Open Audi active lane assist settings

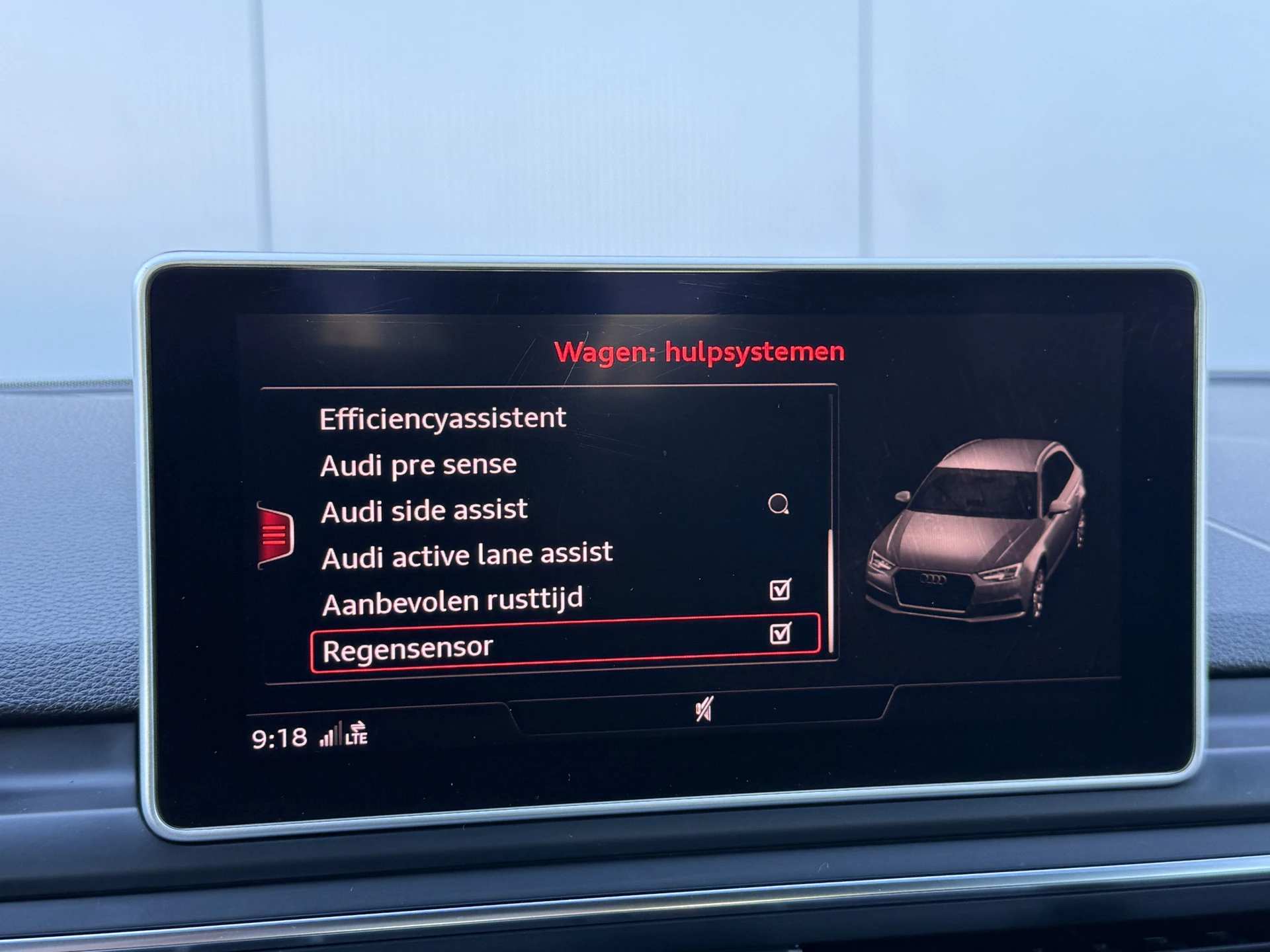click(467, 555)
